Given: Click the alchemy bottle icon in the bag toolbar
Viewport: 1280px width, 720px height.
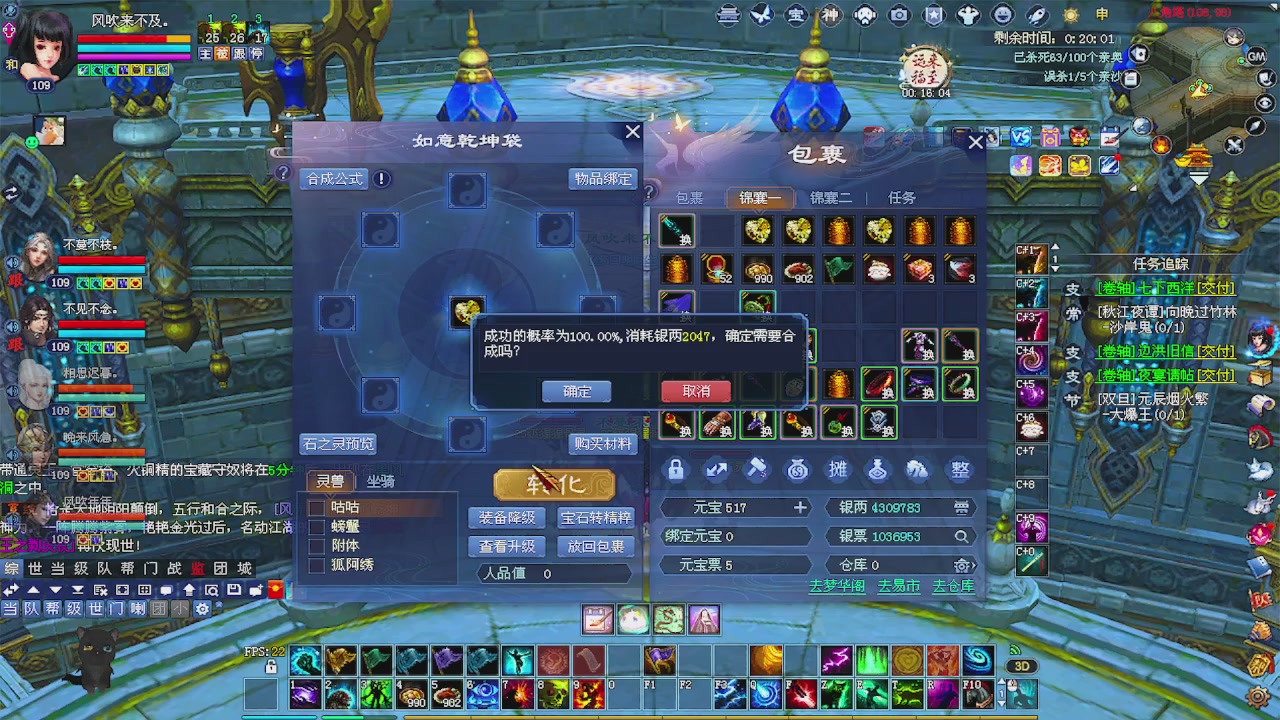Looking at the screenshot, I should point(877,469).
